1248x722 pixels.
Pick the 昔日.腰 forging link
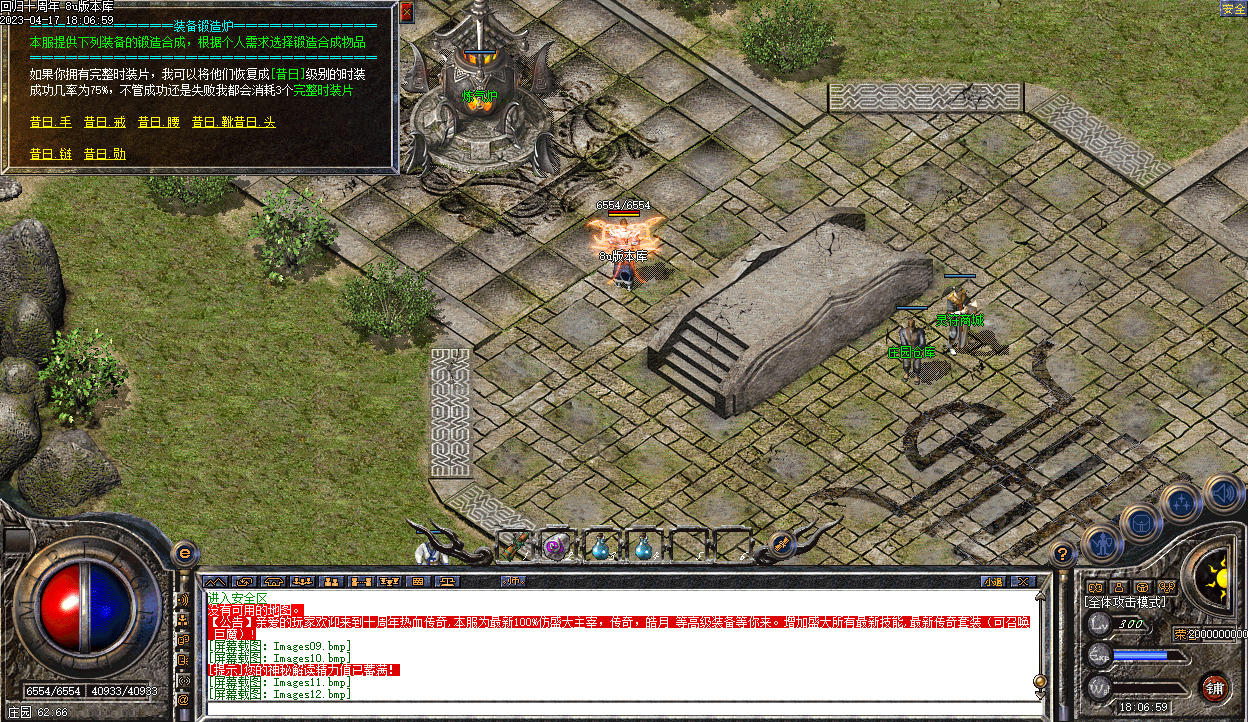pyautogui.click(x=158, y=122)
